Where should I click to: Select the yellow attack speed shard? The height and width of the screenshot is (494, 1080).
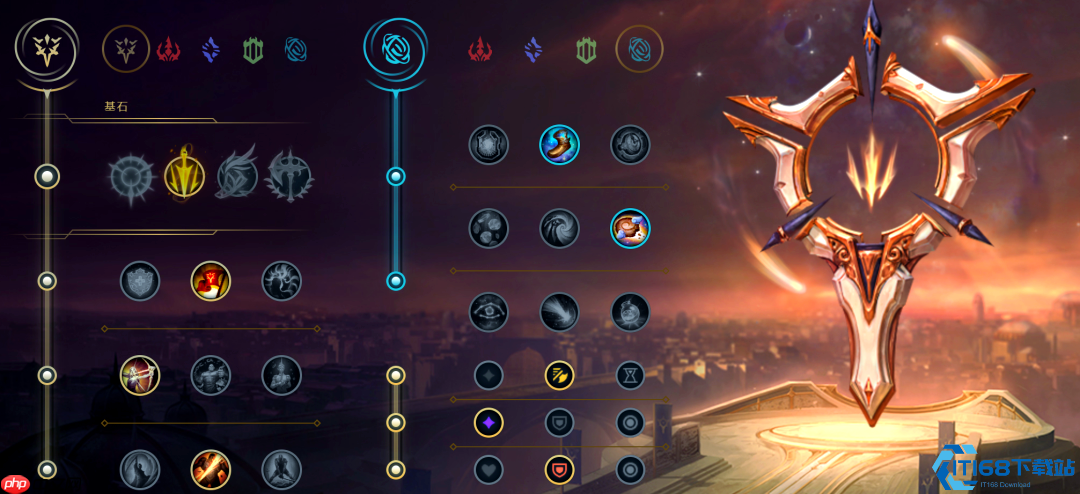(x=560, y=375)
